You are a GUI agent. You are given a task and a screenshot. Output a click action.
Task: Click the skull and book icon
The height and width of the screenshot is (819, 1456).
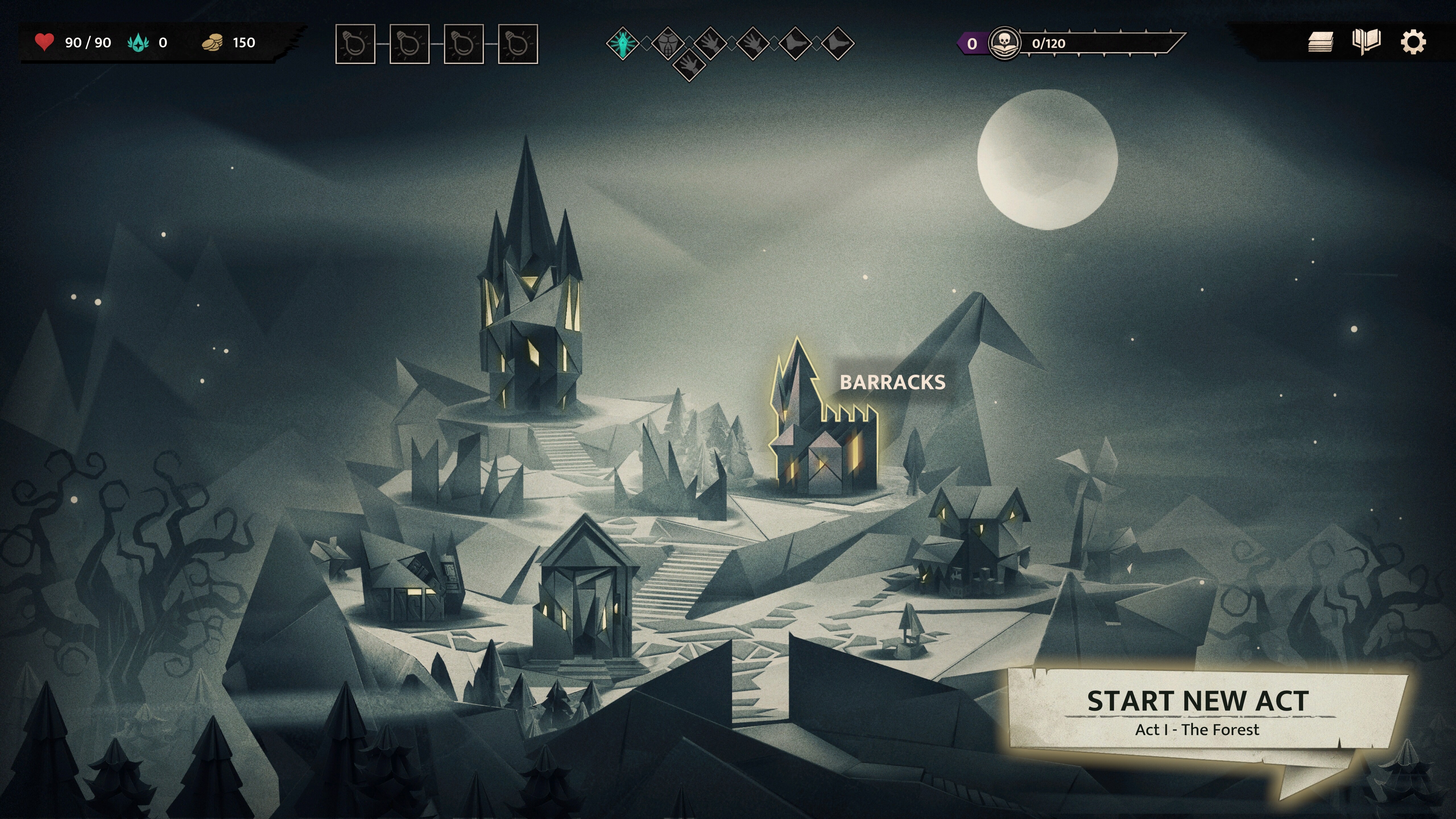1004,43
